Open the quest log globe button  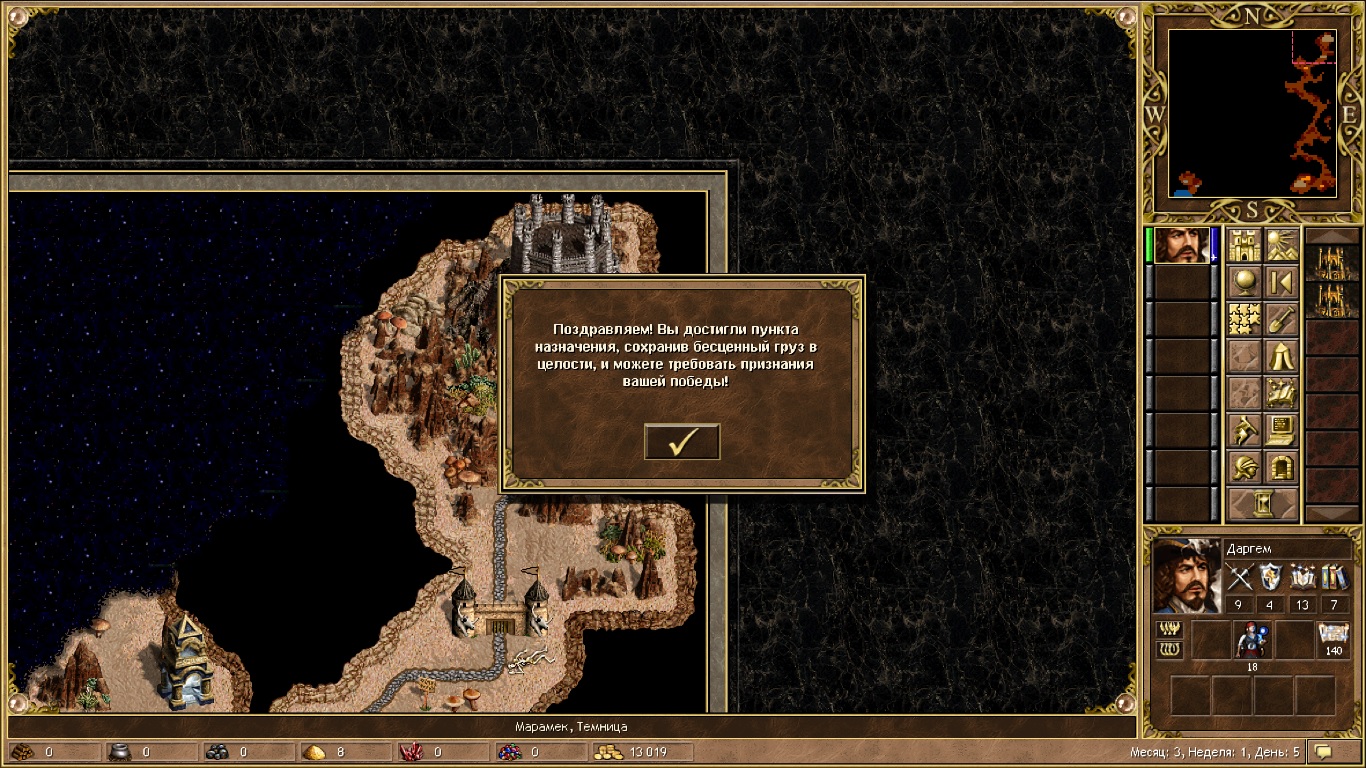pyautogui.click(x=1244, y=282)
